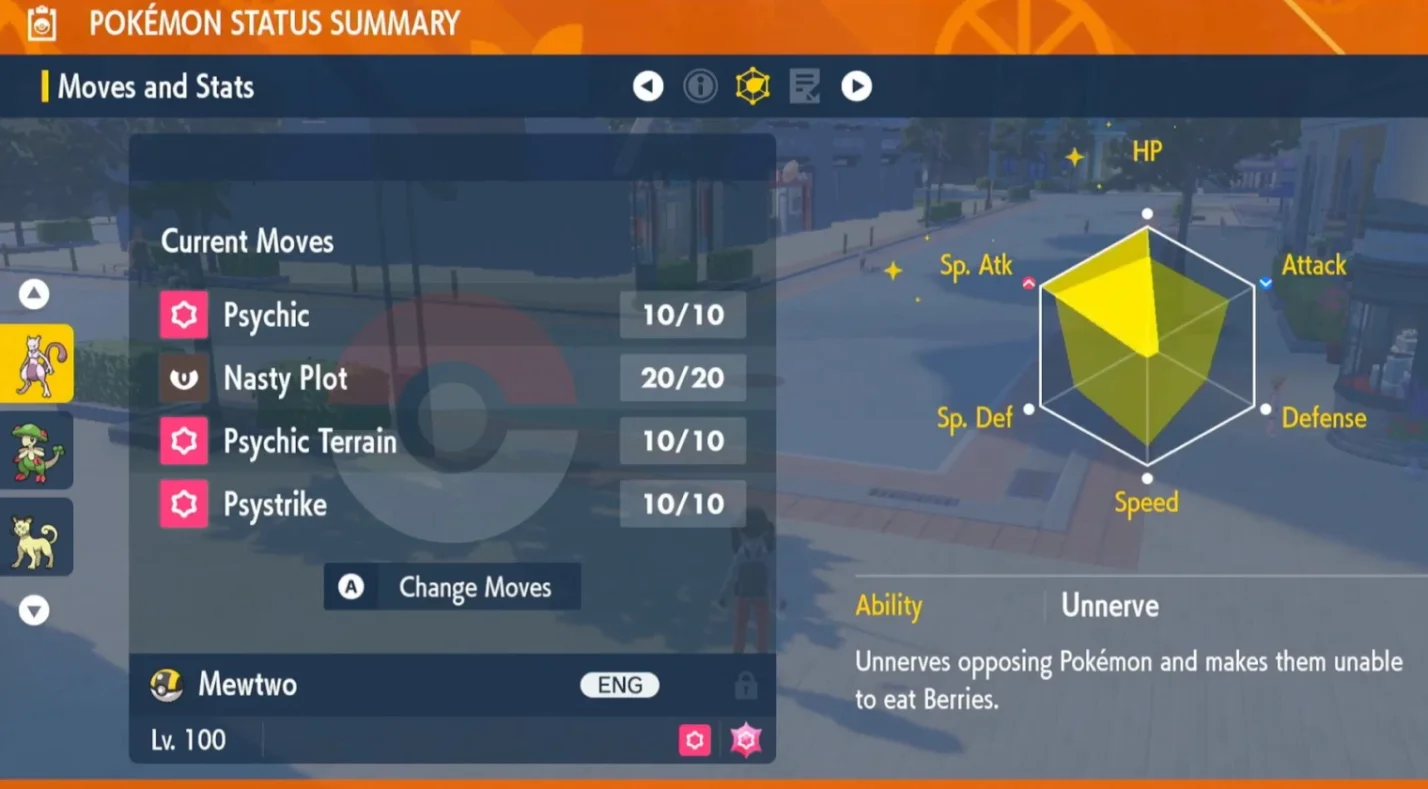This screenshot has width=1428, height=789.
Task: Select Mewtwo in the party list
Action: pyautogui.click(x=37, y=364)
